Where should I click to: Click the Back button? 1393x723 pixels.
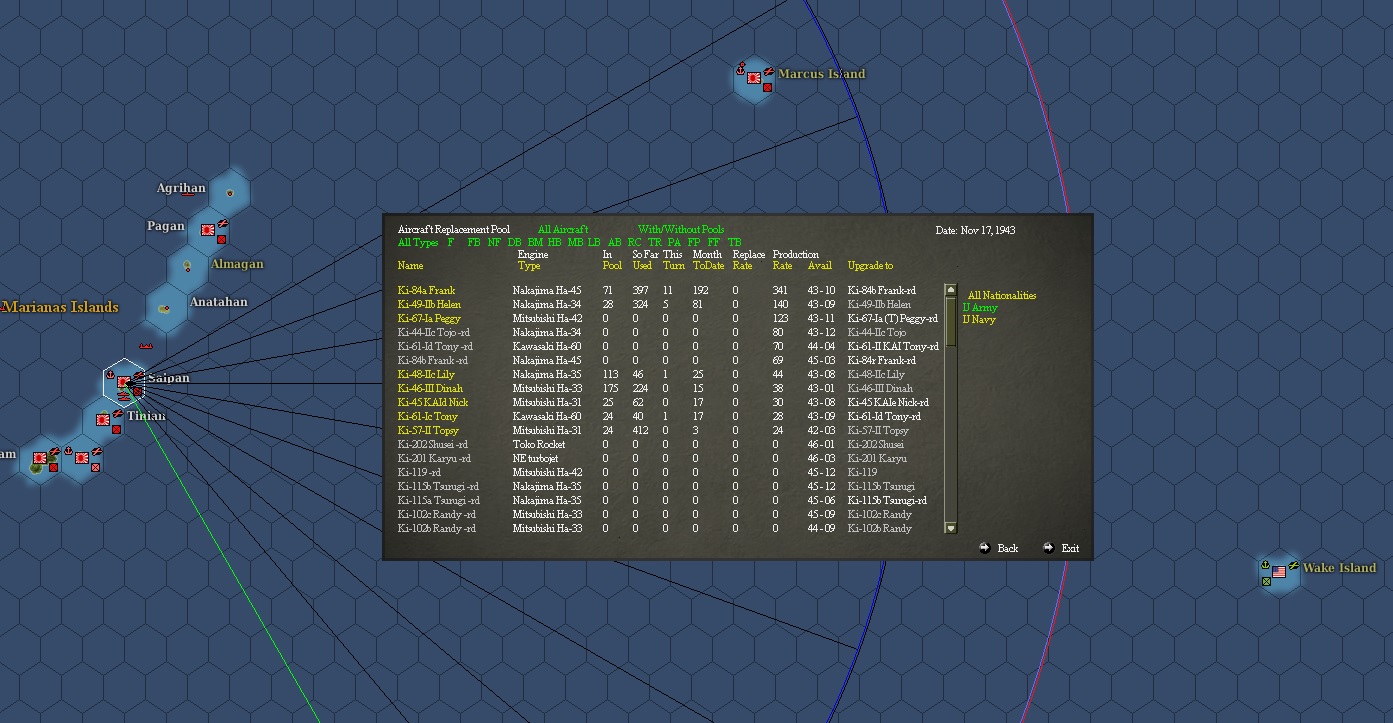[1006, 548]
